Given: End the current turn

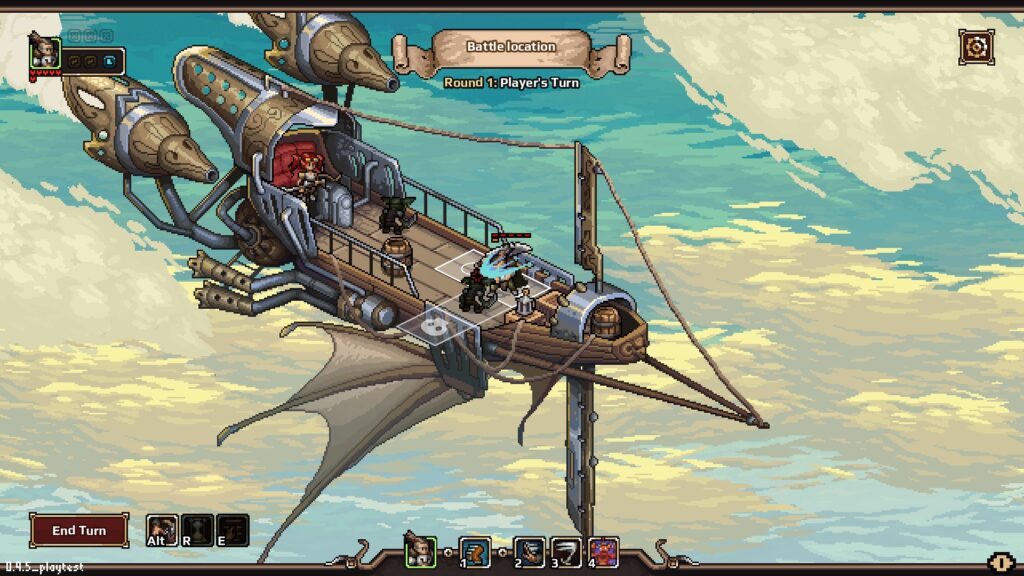Looking at the screenshot, I should 79,530.
